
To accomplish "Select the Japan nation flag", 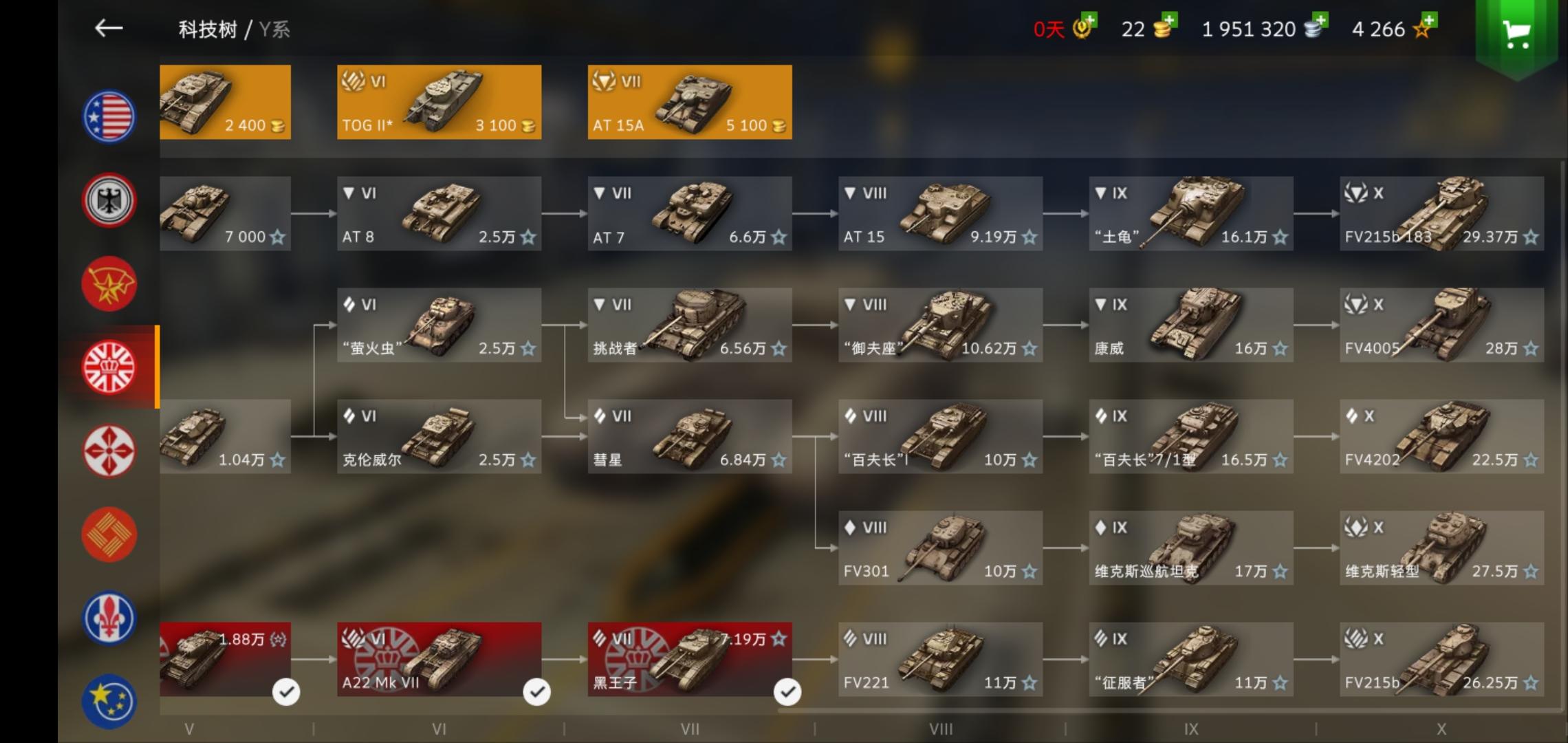I will pos(109,451).
